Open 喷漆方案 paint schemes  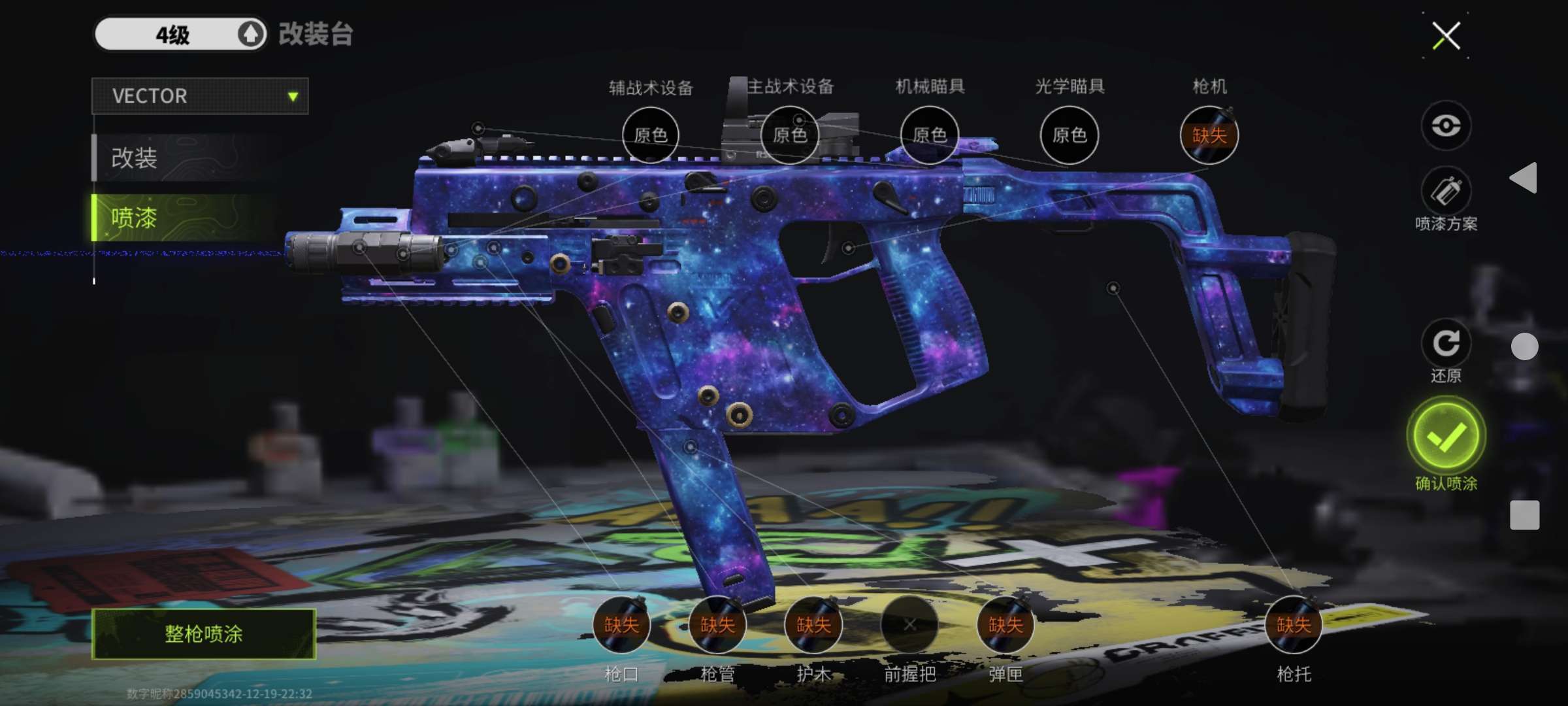coord(1446,192)
